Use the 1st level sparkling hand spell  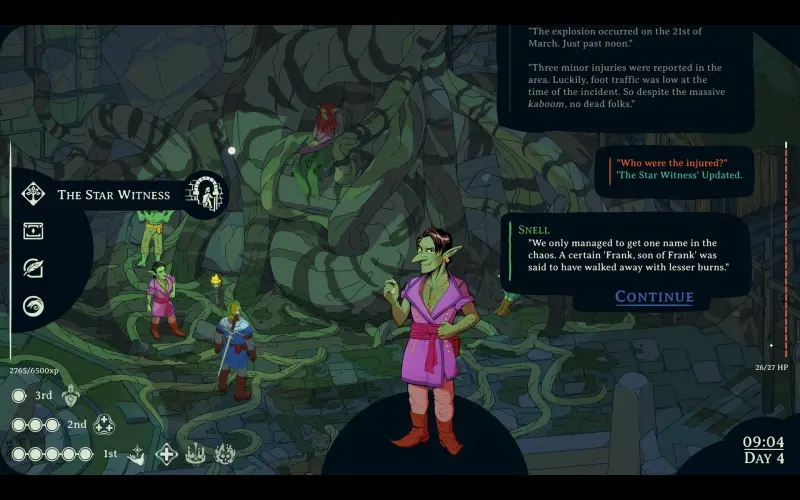(136, 454)
